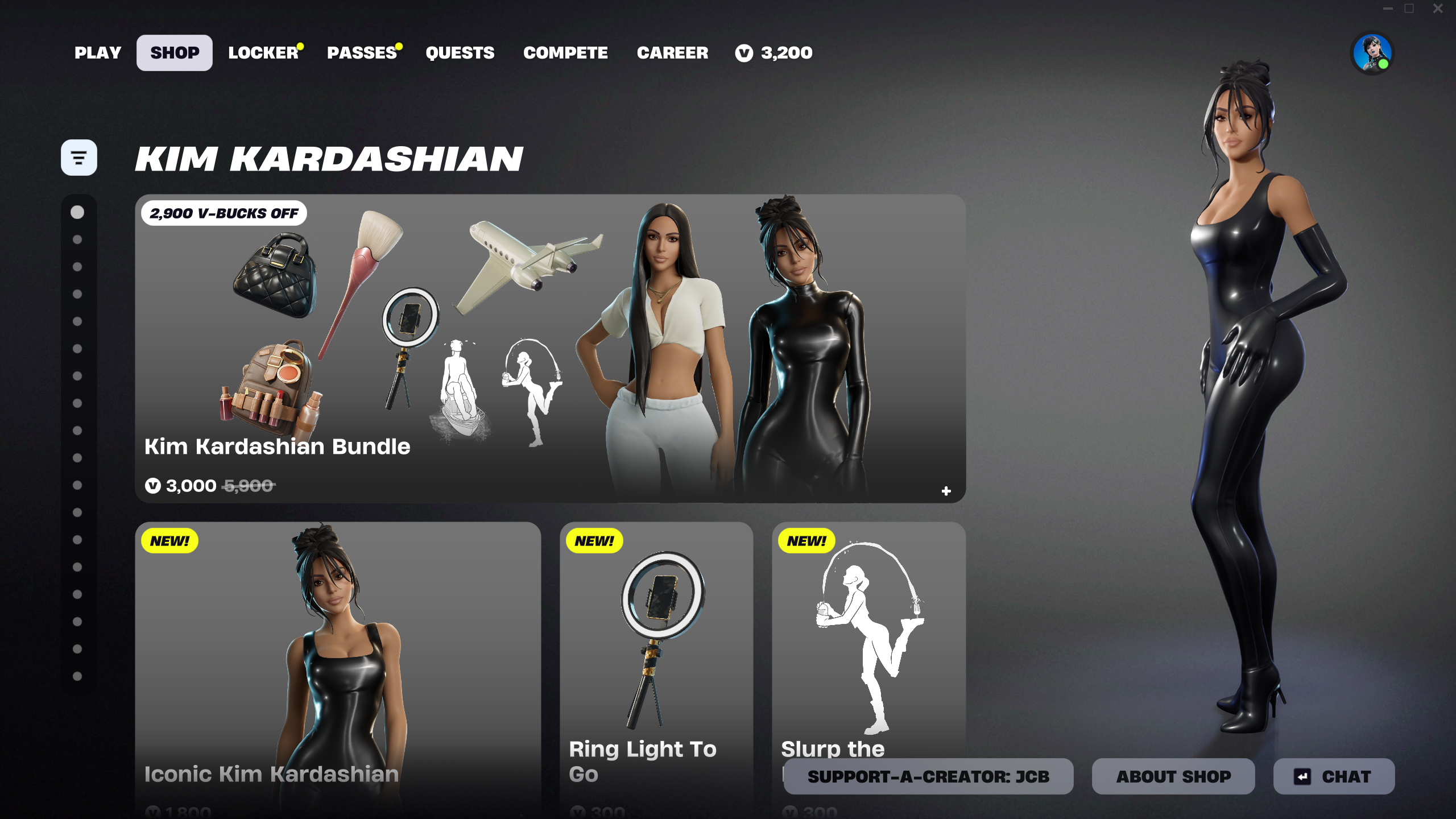Select the Kim Kardashian Bundle tile

550,348
